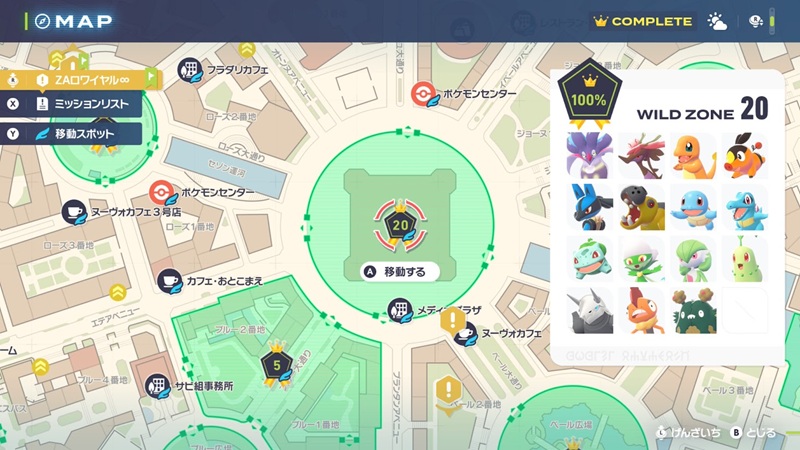800x450 pixels.
Task: Select the Lucario thumbnail
Action: tap(589, 206)
